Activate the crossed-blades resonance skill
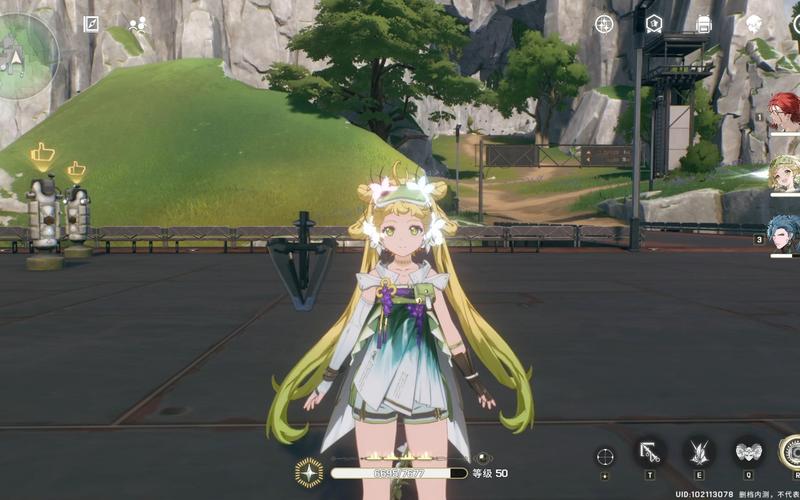This screenshot has height=500, width=800. point(698,452)
